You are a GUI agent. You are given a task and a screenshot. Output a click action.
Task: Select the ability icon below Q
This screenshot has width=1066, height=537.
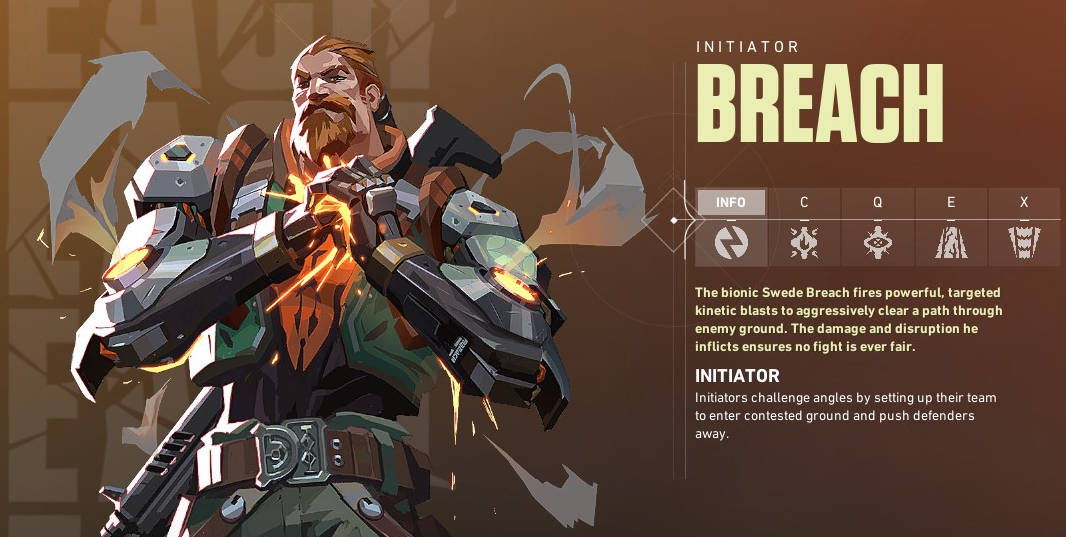tap(877, 243)
